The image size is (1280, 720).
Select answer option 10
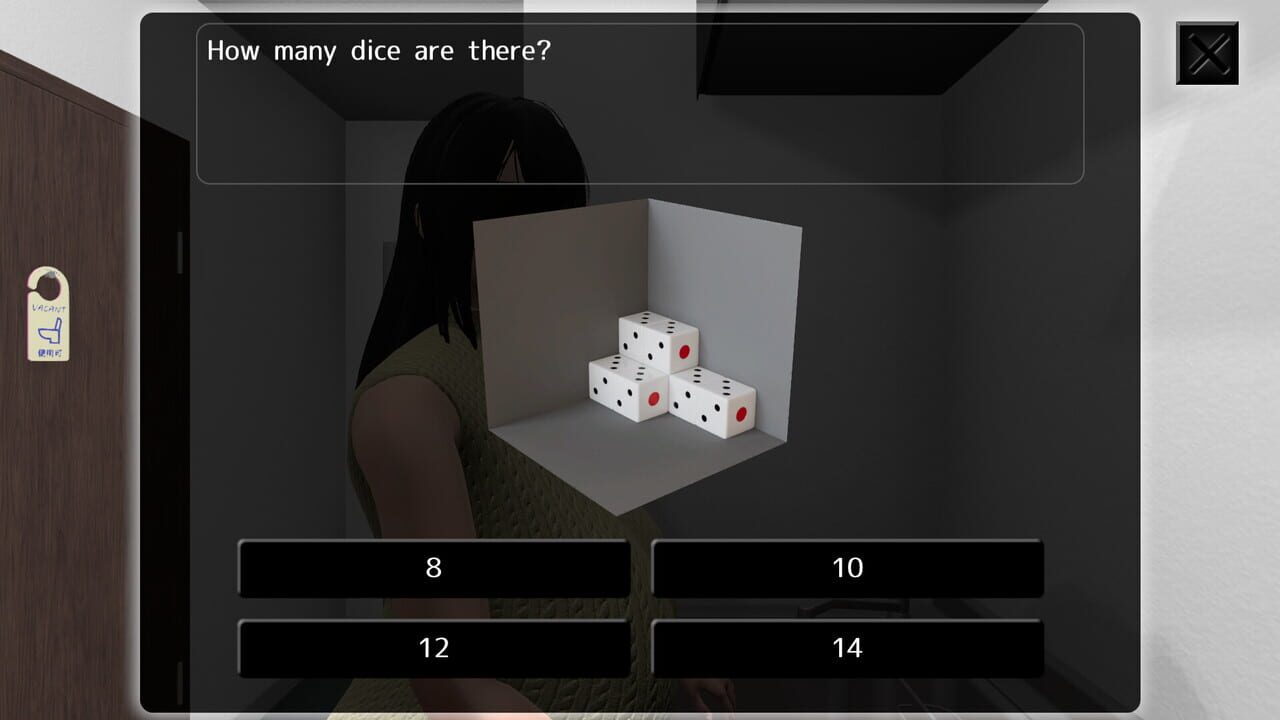[x=847, y=568]
